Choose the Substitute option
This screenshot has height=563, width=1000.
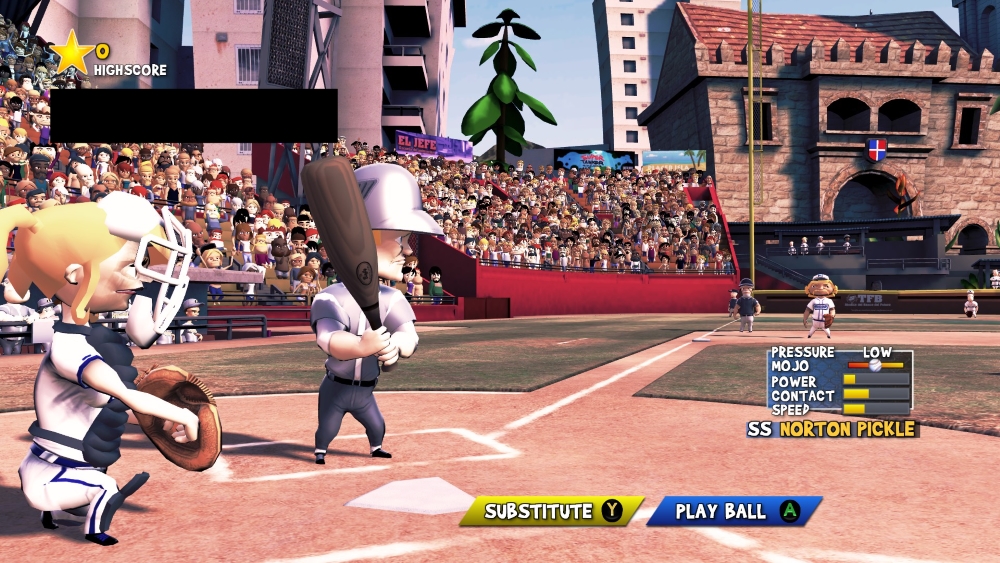point(551,511)
